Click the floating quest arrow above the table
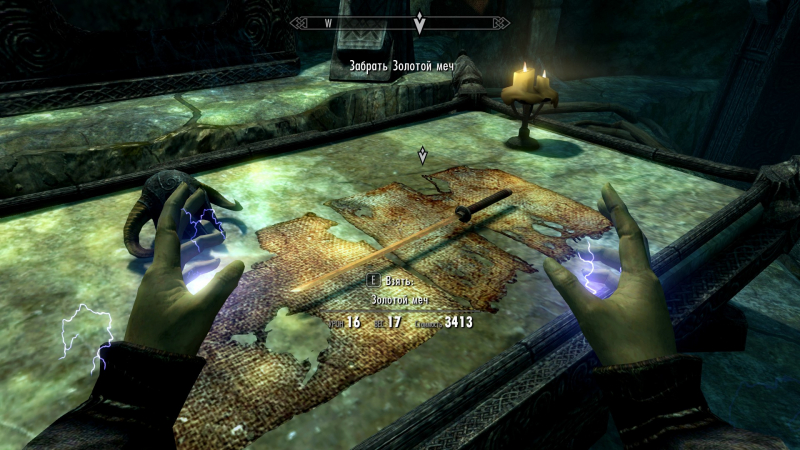The image size is (800, 450). point(424,154)
